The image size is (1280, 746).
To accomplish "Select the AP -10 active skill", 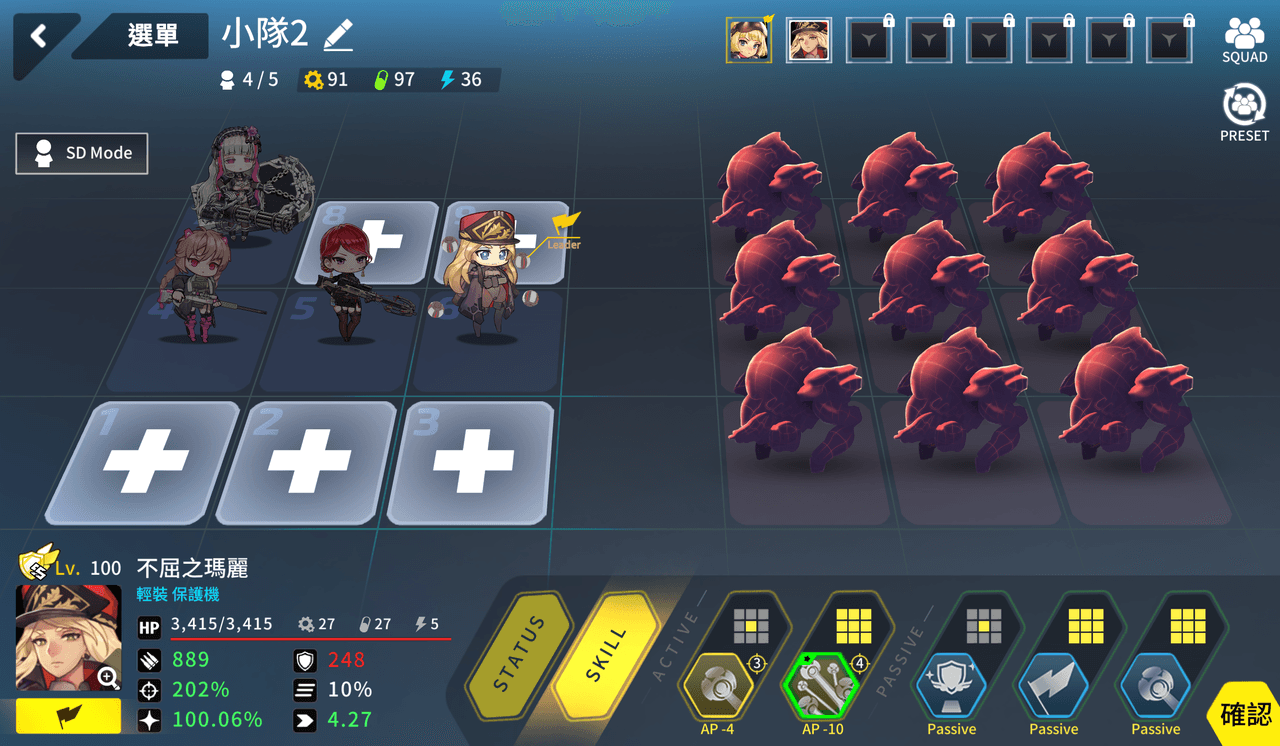I will point(822,687).
